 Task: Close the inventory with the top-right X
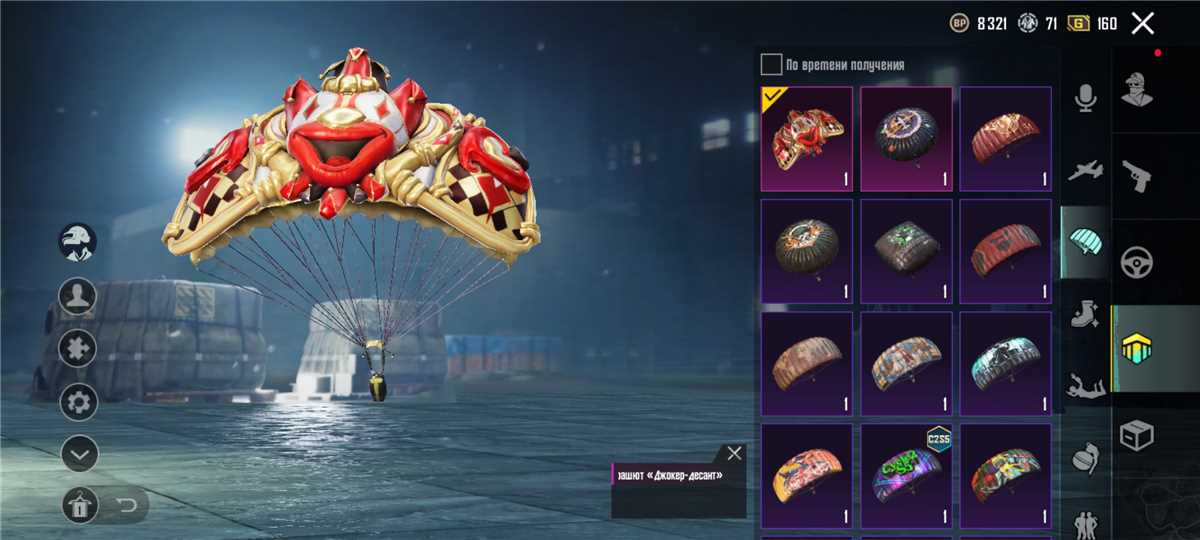(1142, 23)
